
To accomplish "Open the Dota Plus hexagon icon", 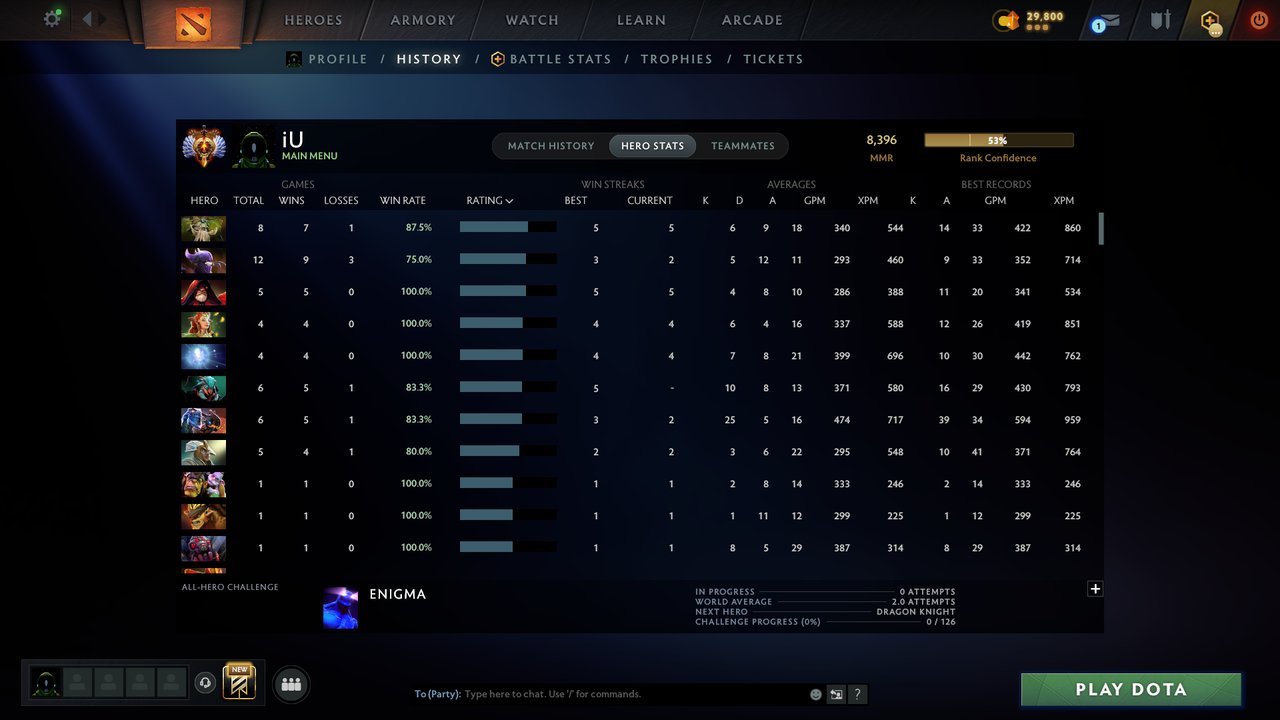I will pyautogui.click(x=1209, y=20).
